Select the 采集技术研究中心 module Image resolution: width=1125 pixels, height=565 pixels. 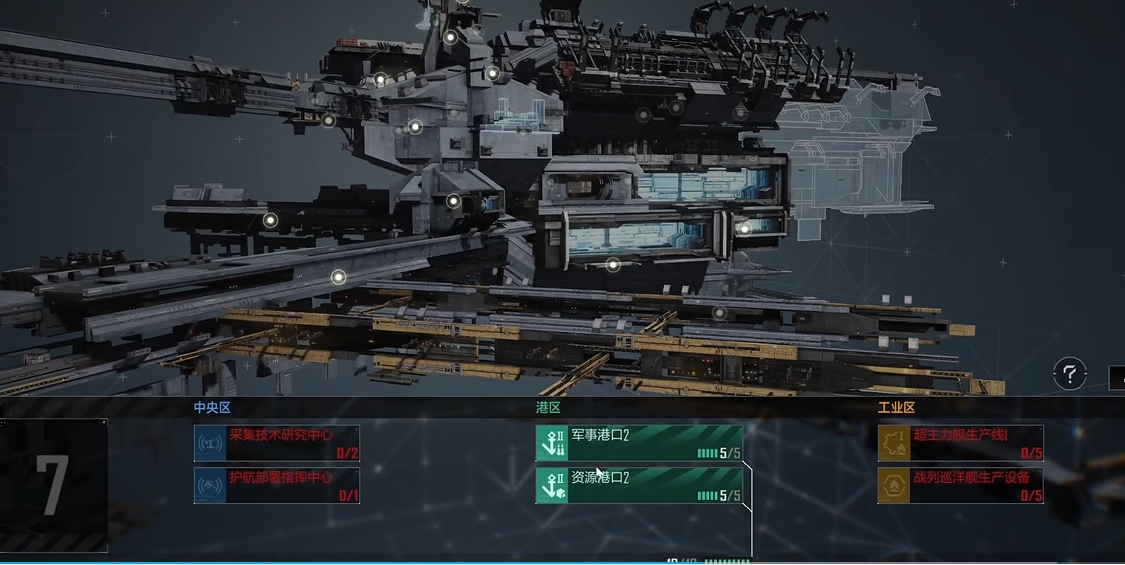[277, 443]
